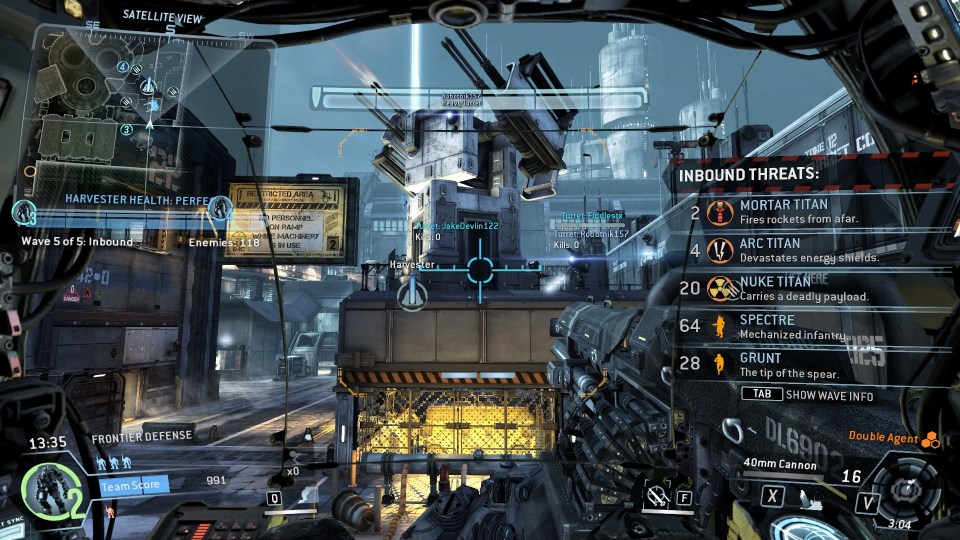Click the Turret JakeDevlin122 marker
960x540 pixels.
tap(458, 227)
